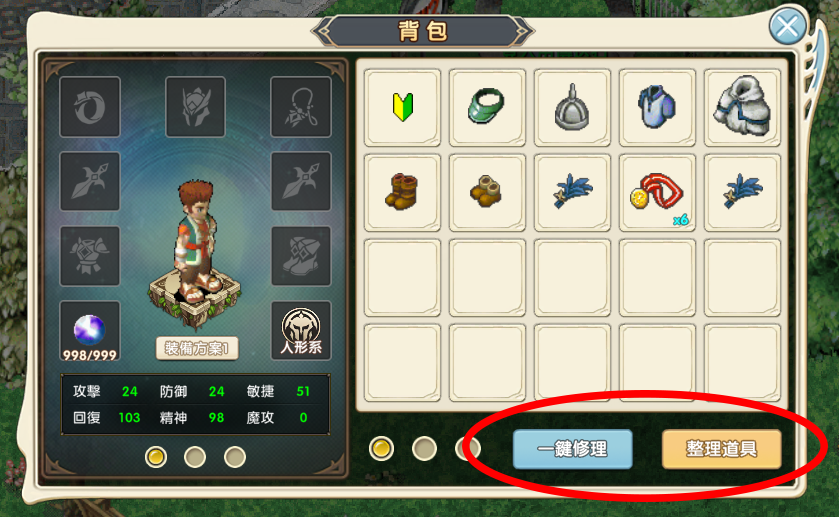The image size is (839, 517).
Task: Choose the tan sandals item
Action: [x=487, y=192]
